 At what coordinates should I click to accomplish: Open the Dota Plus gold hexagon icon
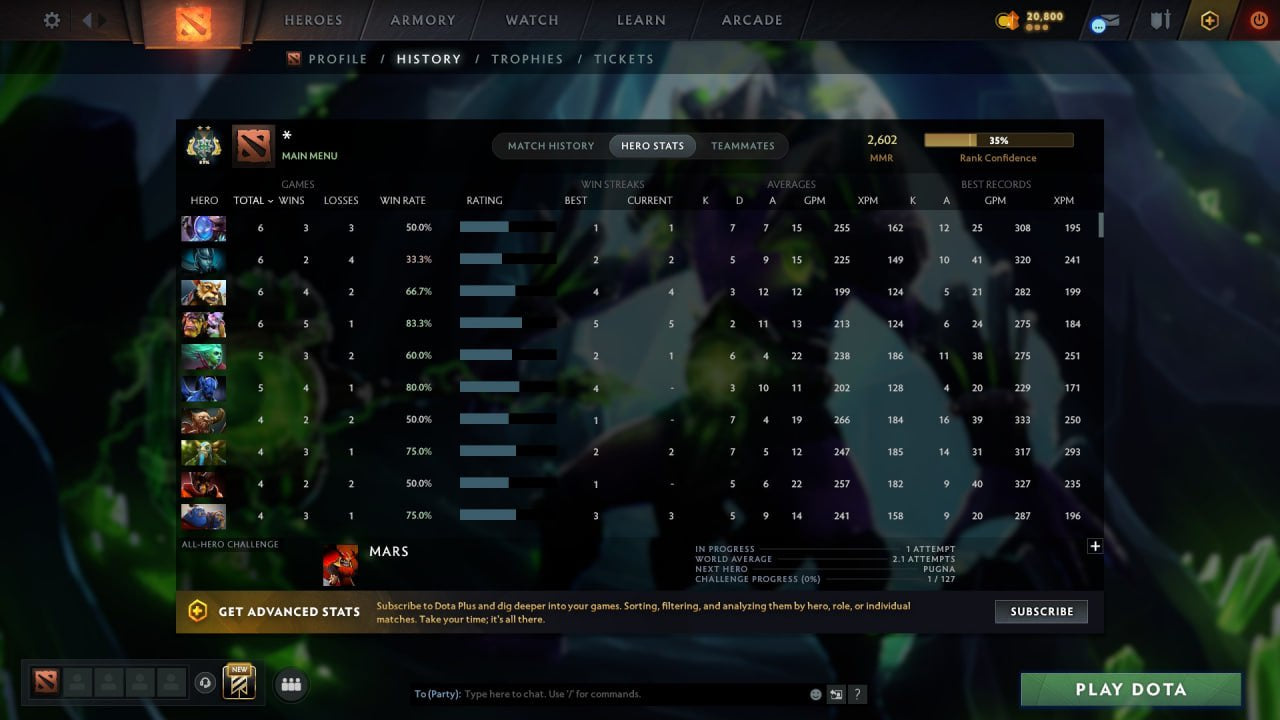(1209, 19)
